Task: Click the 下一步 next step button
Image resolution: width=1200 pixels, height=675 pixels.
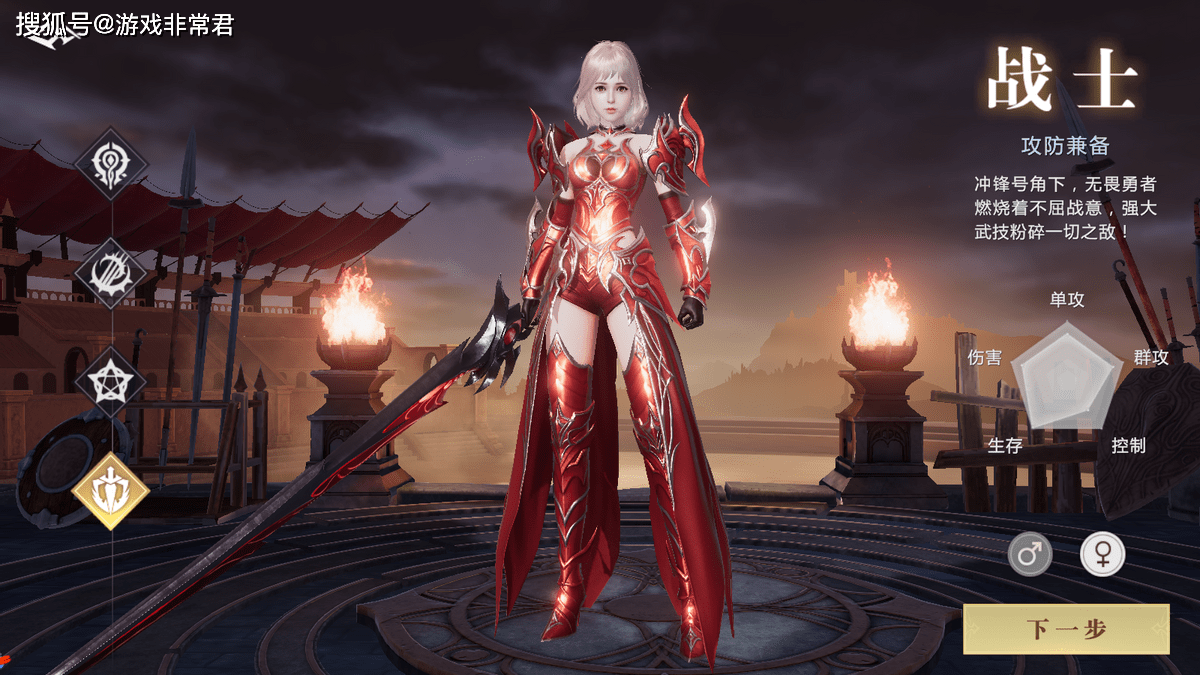Action: click(1066, 629)
